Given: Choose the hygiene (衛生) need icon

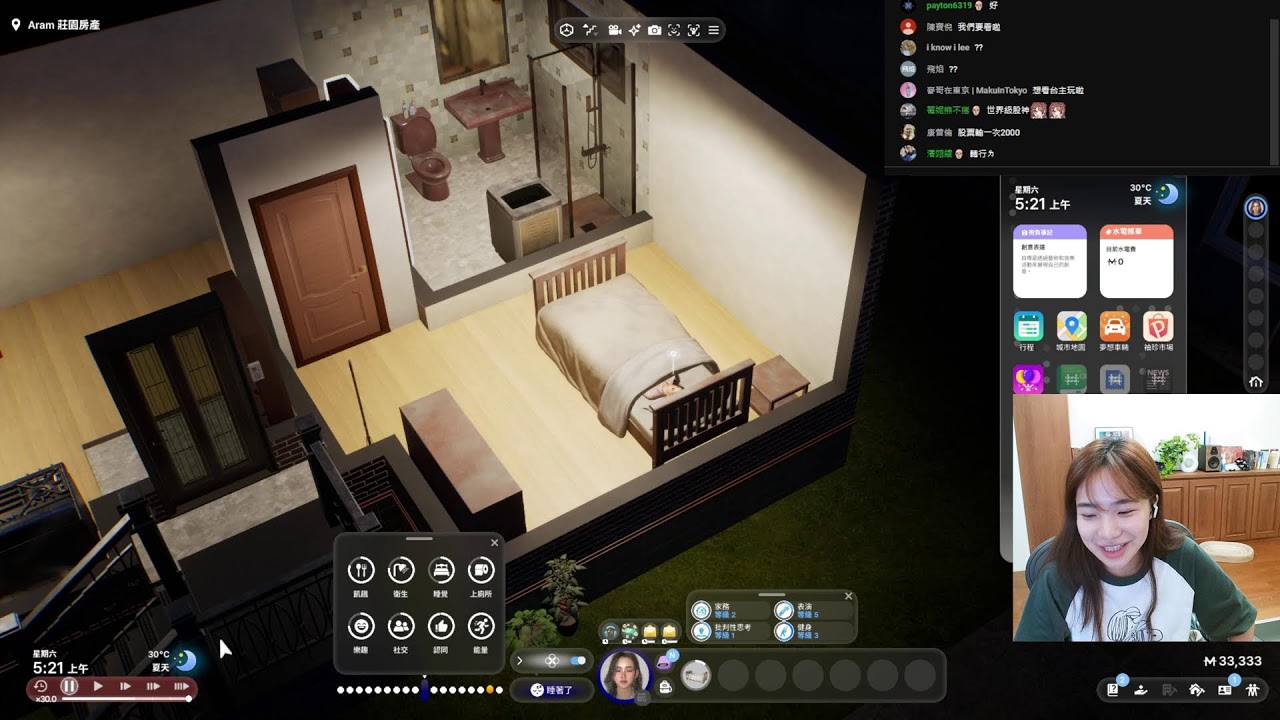Looking at the screenshot, I should (x=401, y=571).
